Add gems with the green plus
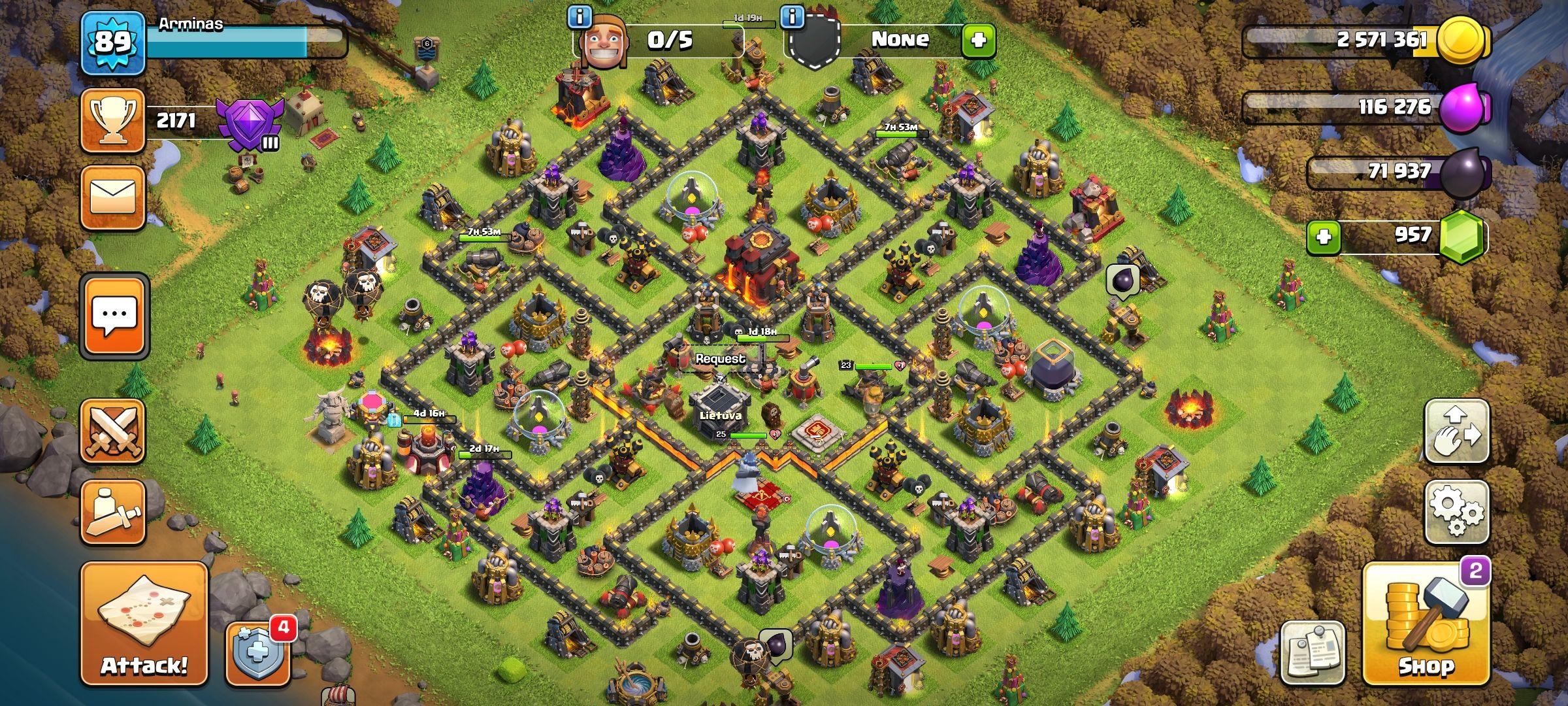This screenshot has height=706, width=1568. pyautogui.click(x=1324, y=236)
